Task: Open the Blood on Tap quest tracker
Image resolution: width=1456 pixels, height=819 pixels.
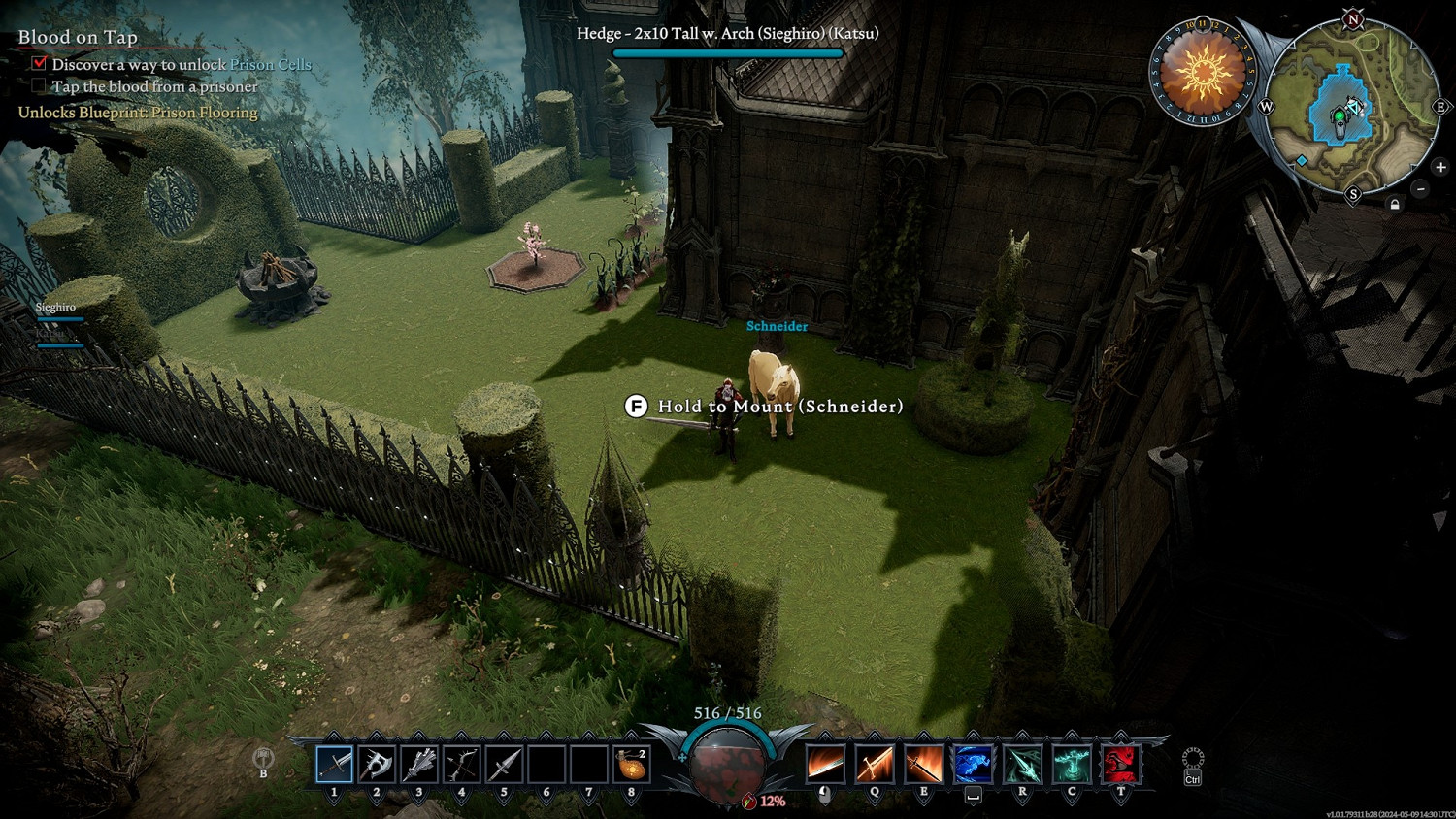Action: click(78, 37)
